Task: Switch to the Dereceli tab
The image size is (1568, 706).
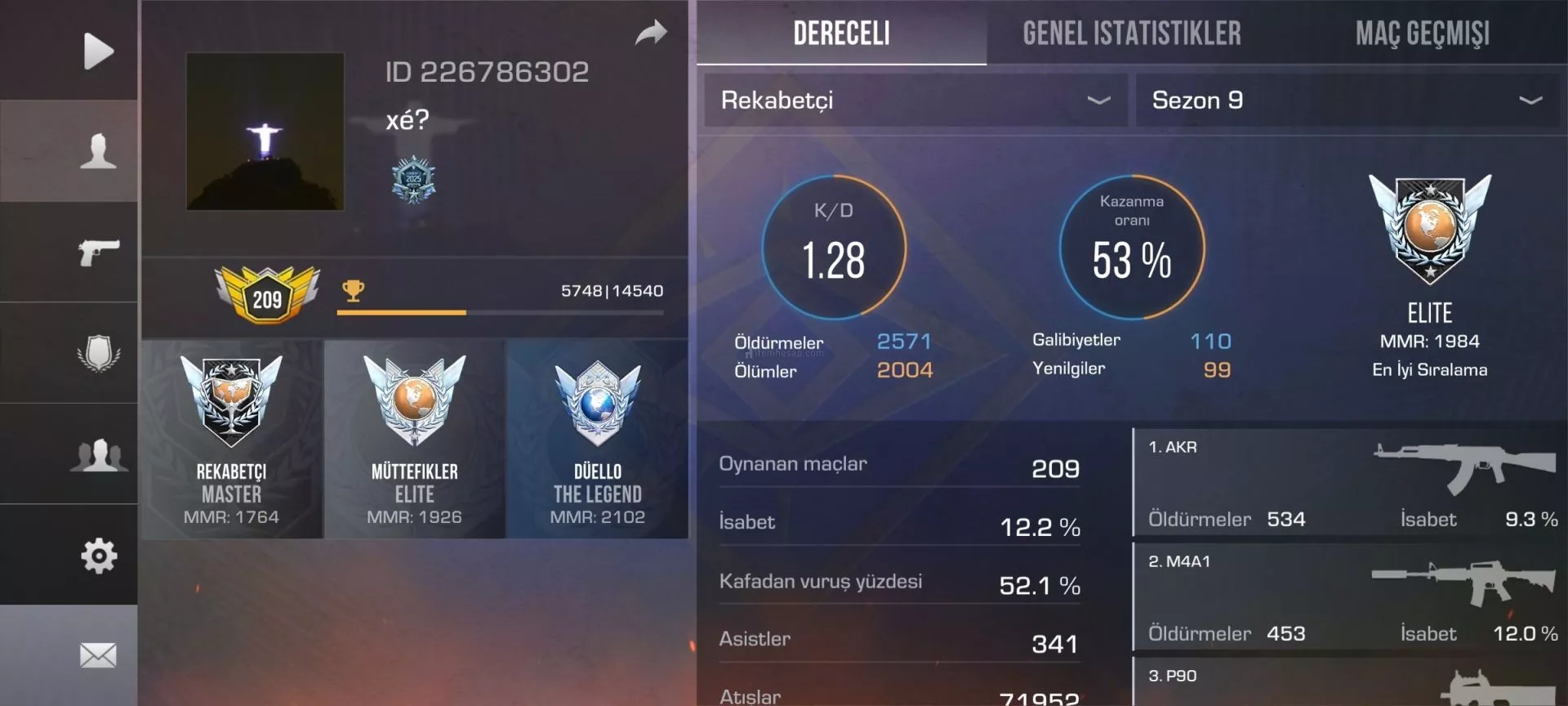Action: pyautogui.click(x=841, y=34)
